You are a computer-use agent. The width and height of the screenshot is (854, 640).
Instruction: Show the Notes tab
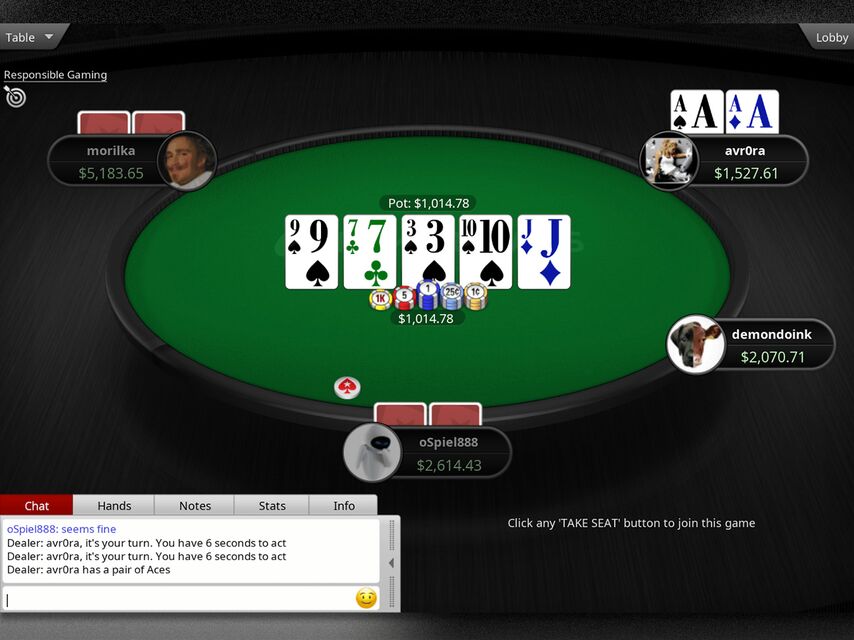pos(195,506)
